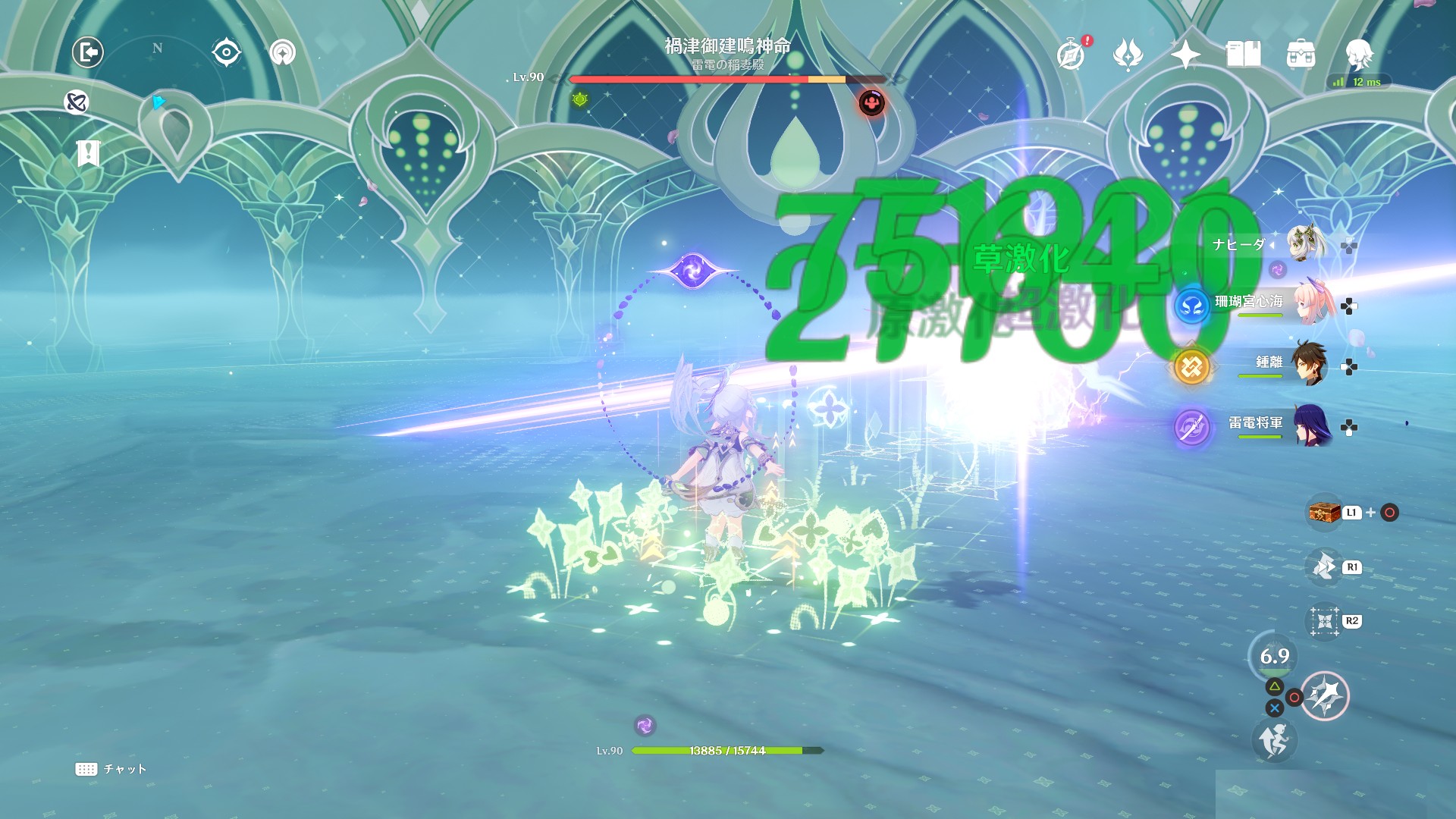Toggle the eye-shaped view icon
The width and height of the screenshot is (1456, 819).
[226, 52]
